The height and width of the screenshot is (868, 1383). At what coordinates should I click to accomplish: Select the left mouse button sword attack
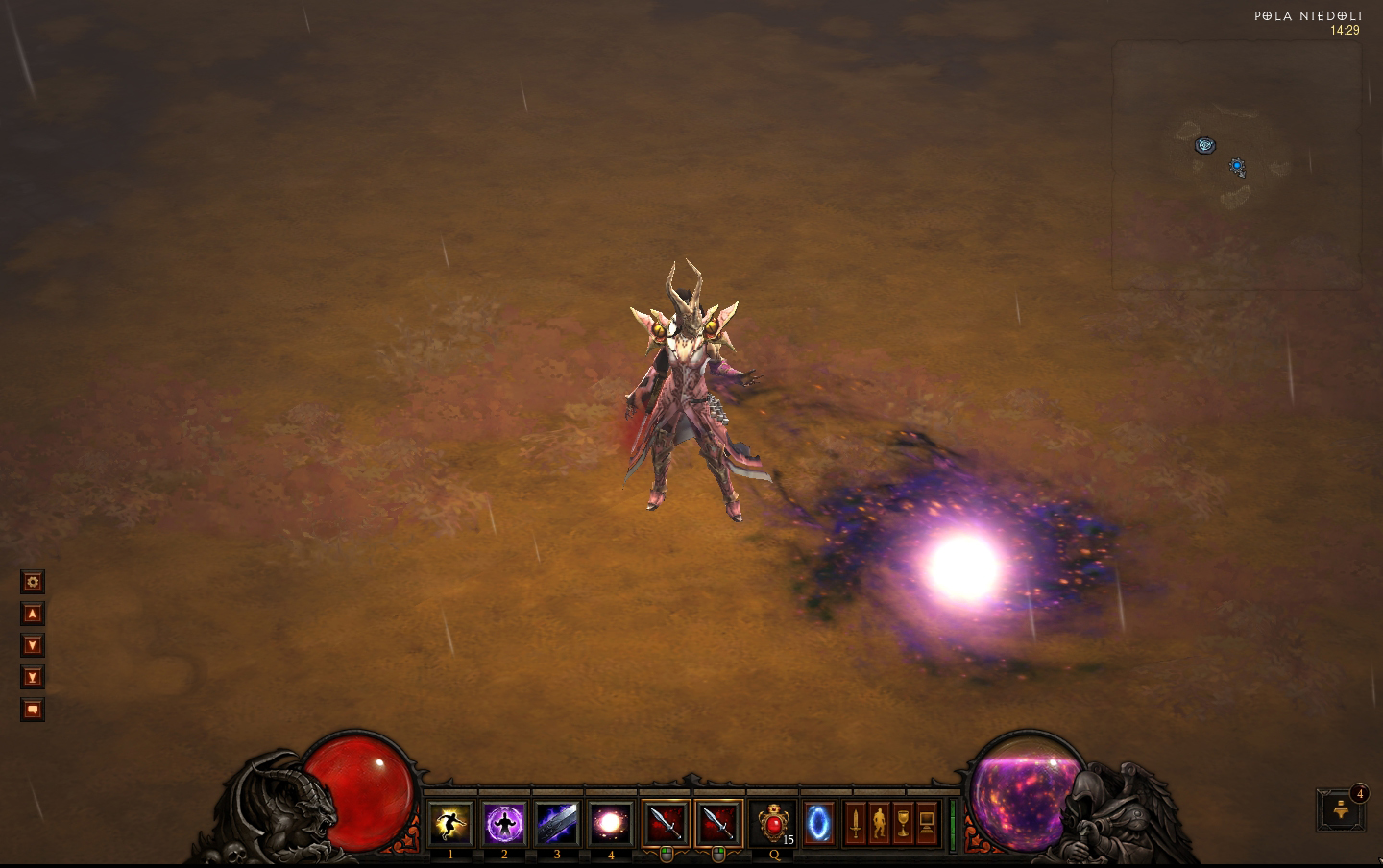pyautogui.click(x=667, y=823)
